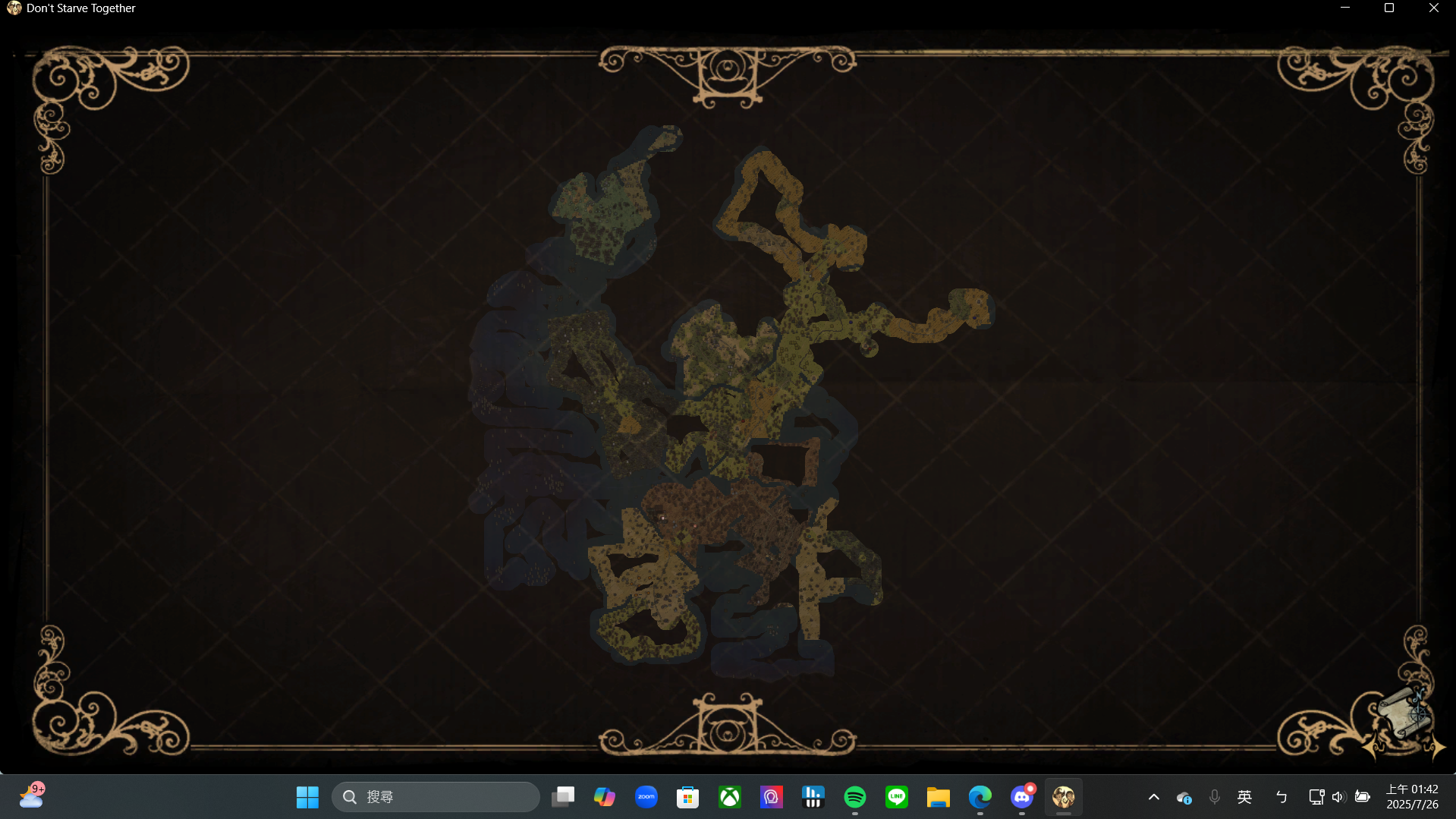Rotate the map with the right arrow
The width and height of the screenshot is (1456, 819).
(x=1436, y=748)
